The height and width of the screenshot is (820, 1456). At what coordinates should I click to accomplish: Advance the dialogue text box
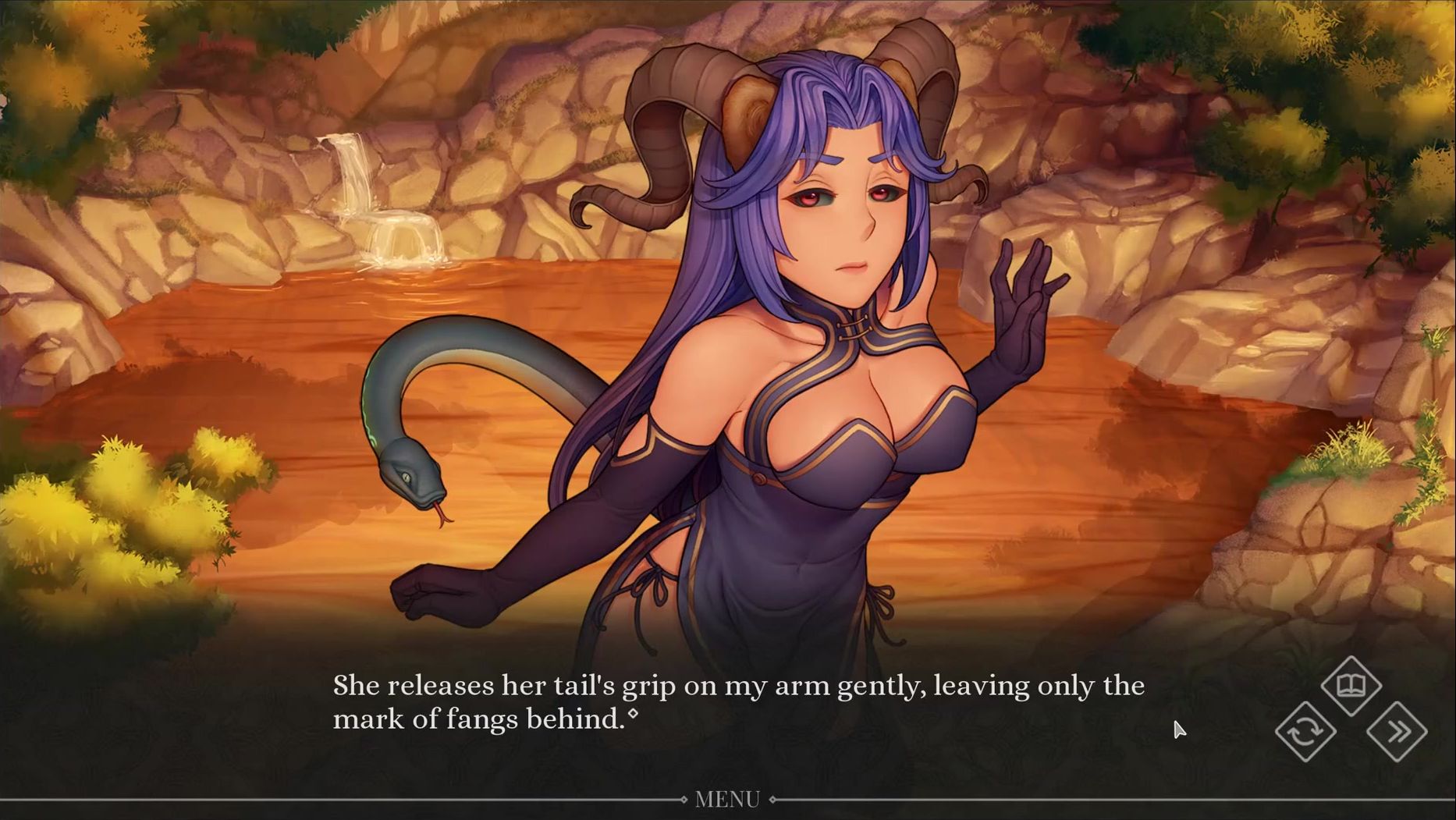(737, 702)
